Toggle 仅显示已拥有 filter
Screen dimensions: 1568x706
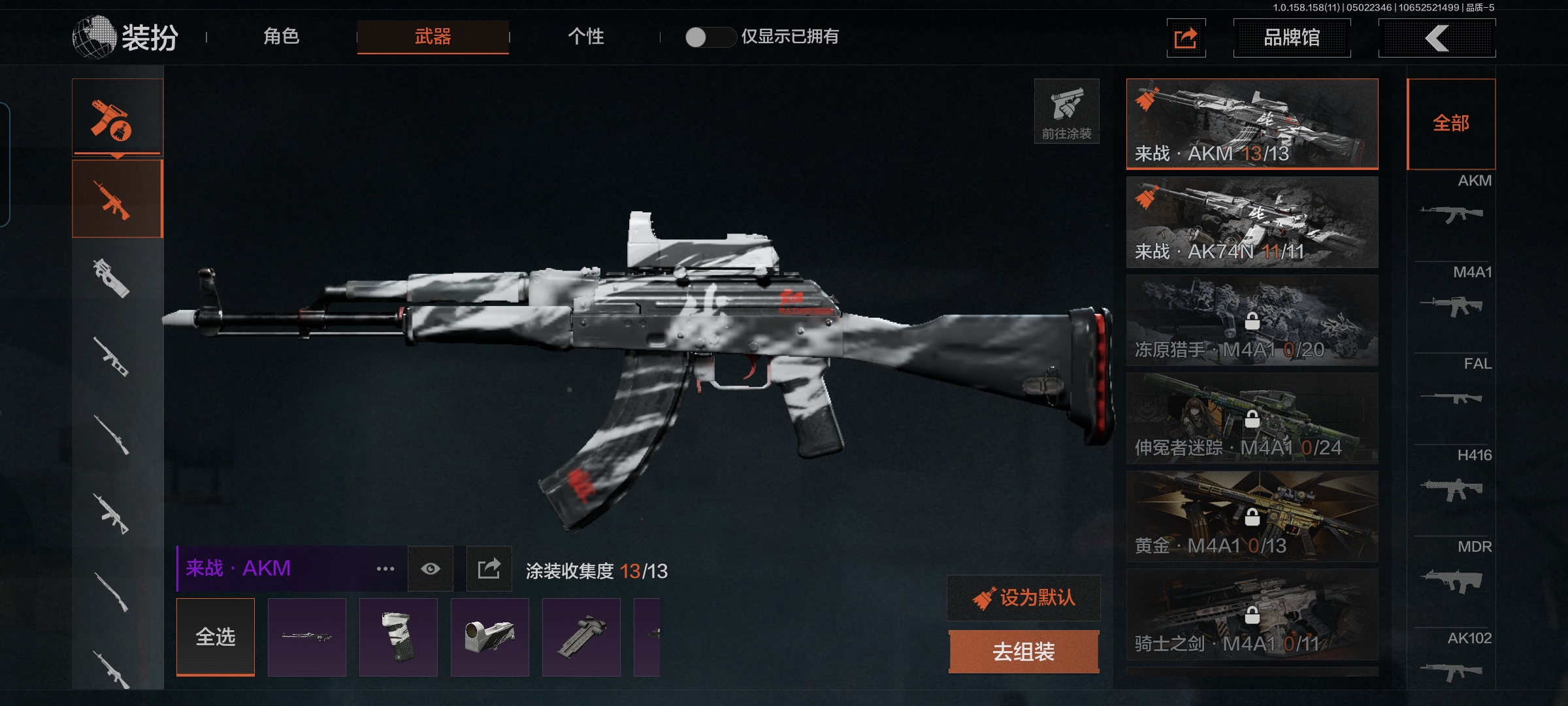(x=710, y=37)
